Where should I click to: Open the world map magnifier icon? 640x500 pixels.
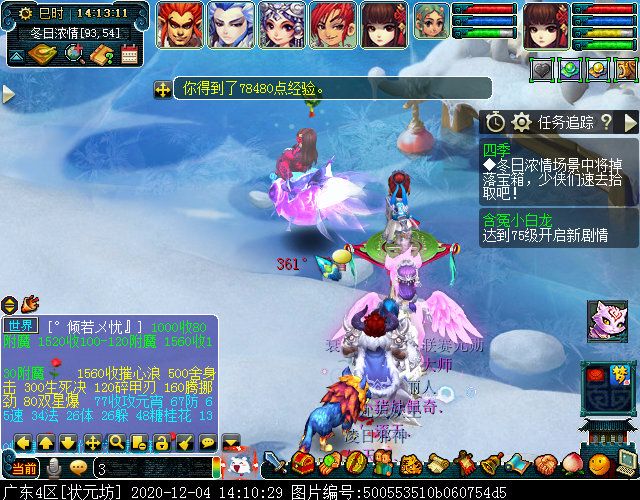coord(75,54)
